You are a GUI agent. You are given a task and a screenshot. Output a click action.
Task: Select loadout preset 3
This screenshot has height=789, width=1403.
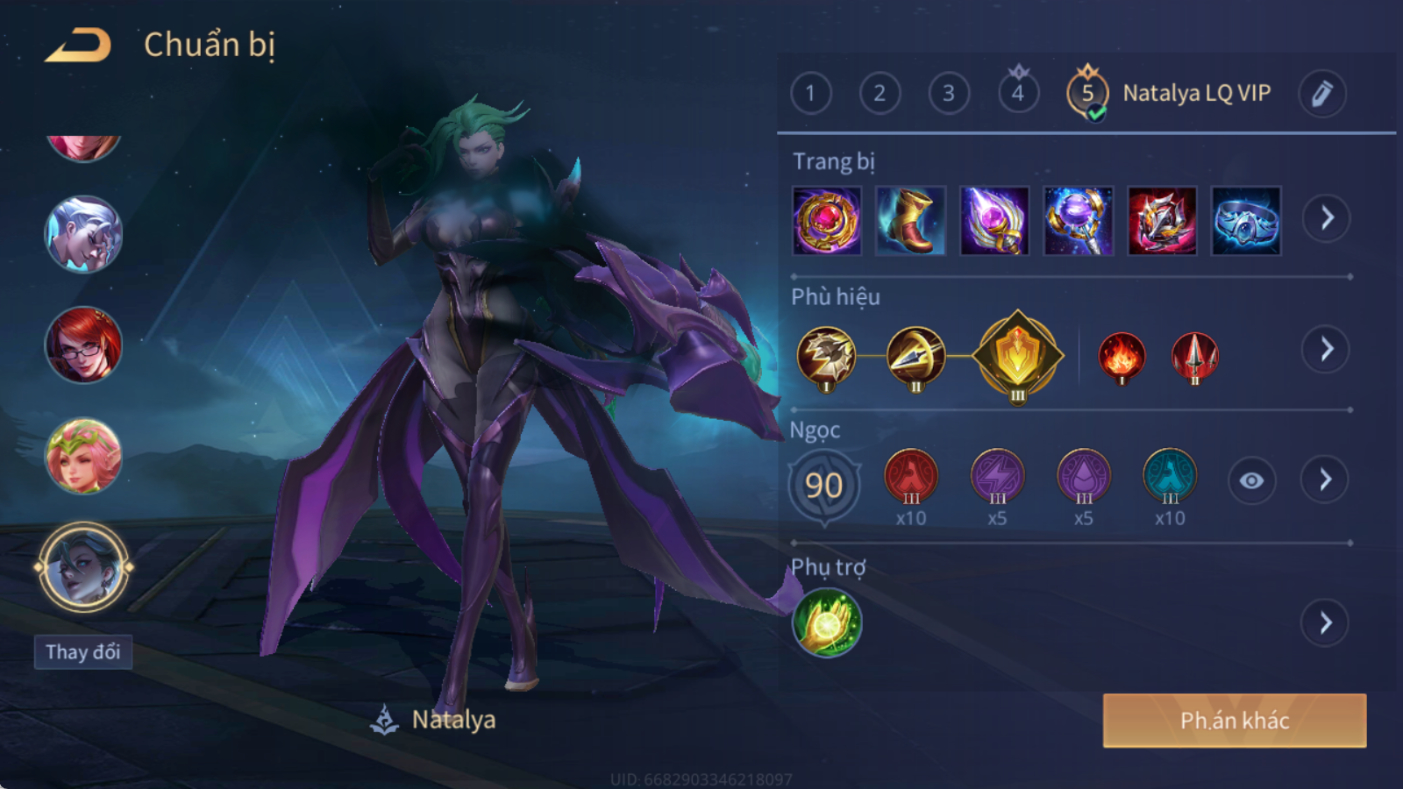pyautogui.click(x=949, y=94)
